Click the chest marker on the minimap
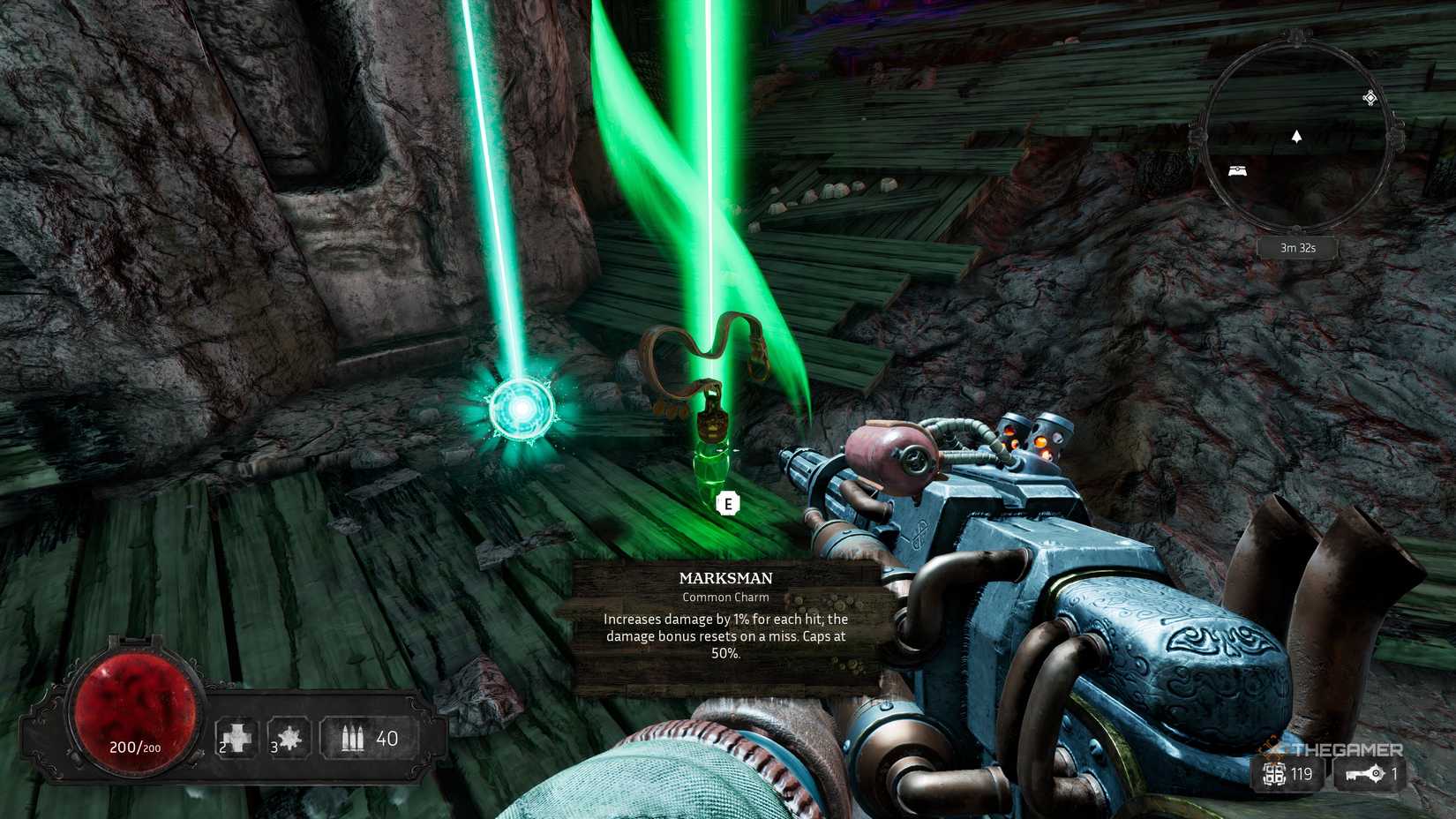This screenshot has width=1456, height=819. tap(1239, 171)
